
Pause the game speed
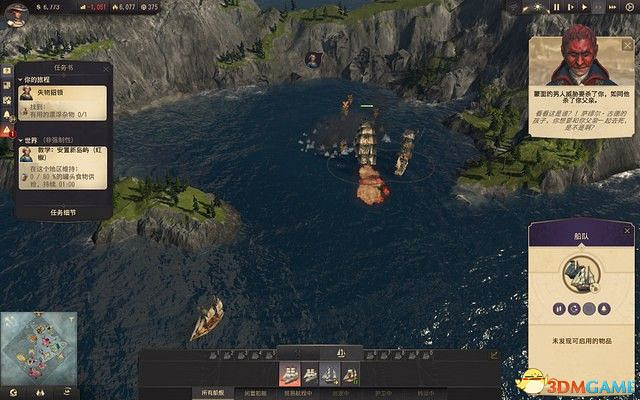(558, 7)
